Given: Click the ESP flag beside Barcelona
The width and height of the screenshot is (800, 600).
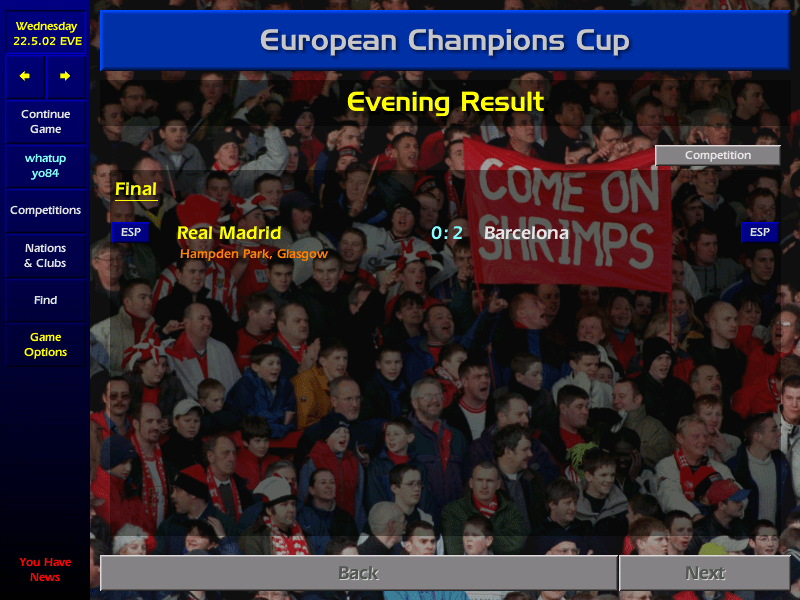Looking at the screenshot, I should tap(760, 233).
